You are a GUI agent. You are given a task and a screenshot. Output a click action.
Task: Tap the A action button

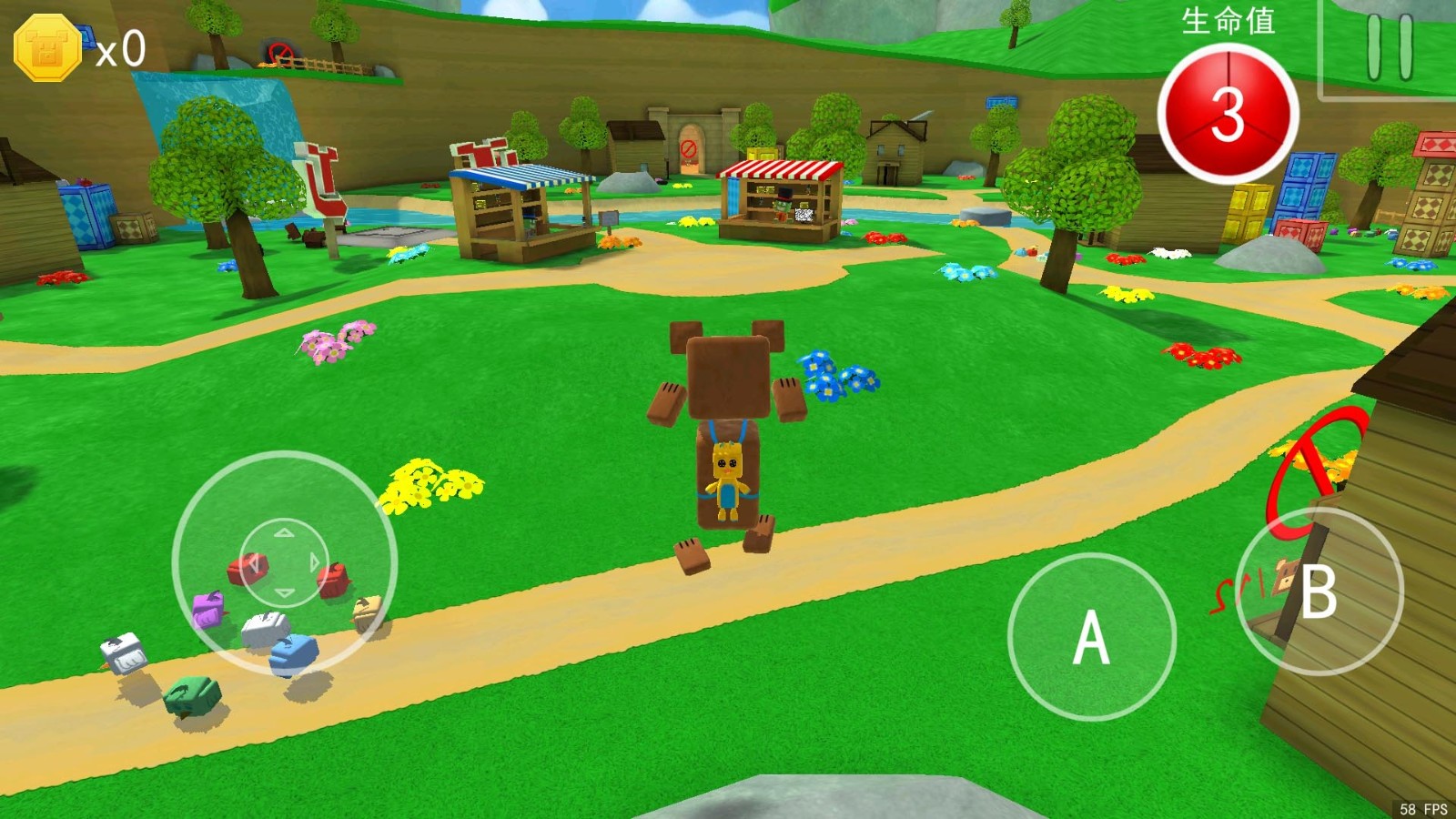pos(1091,637)
